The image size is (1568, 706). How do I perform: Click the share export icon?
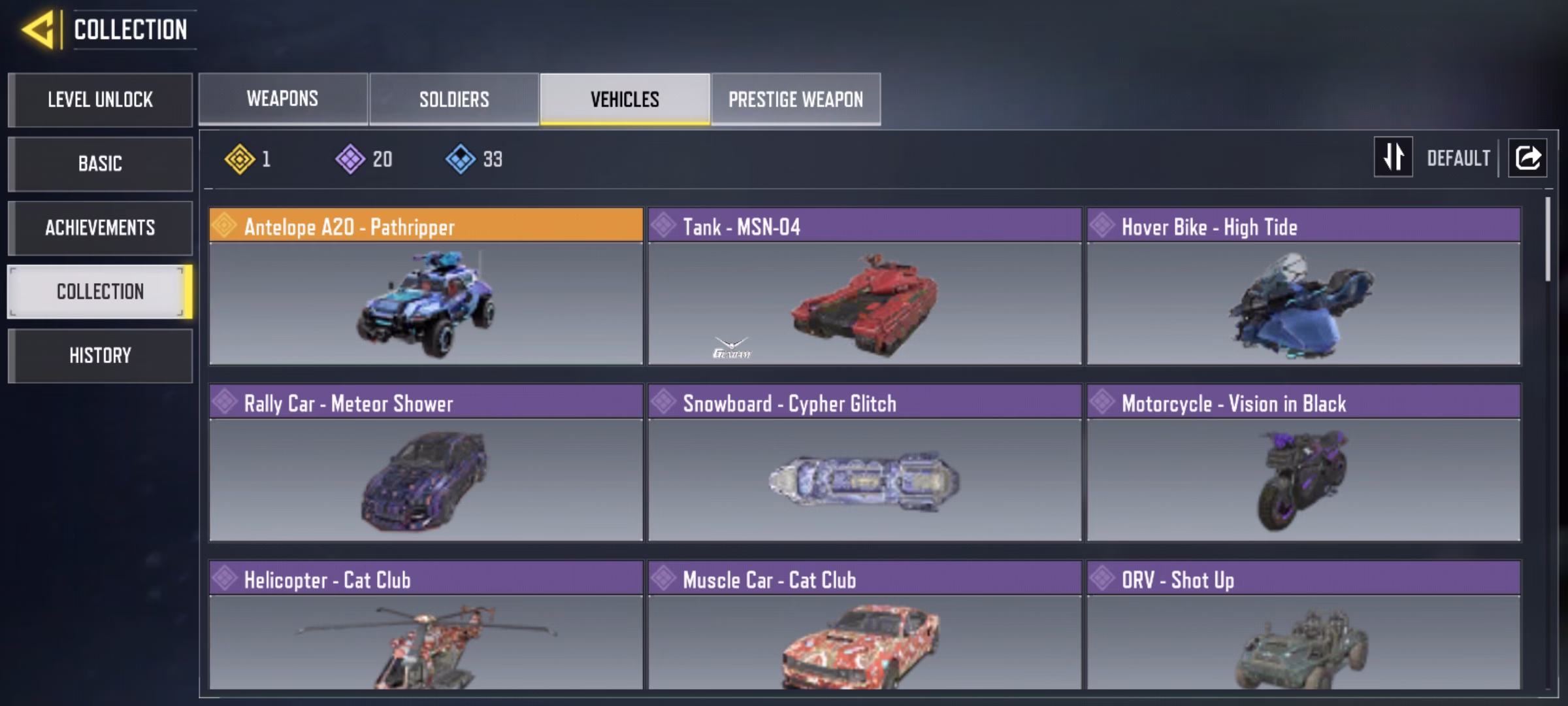[x=1527, y=158]
